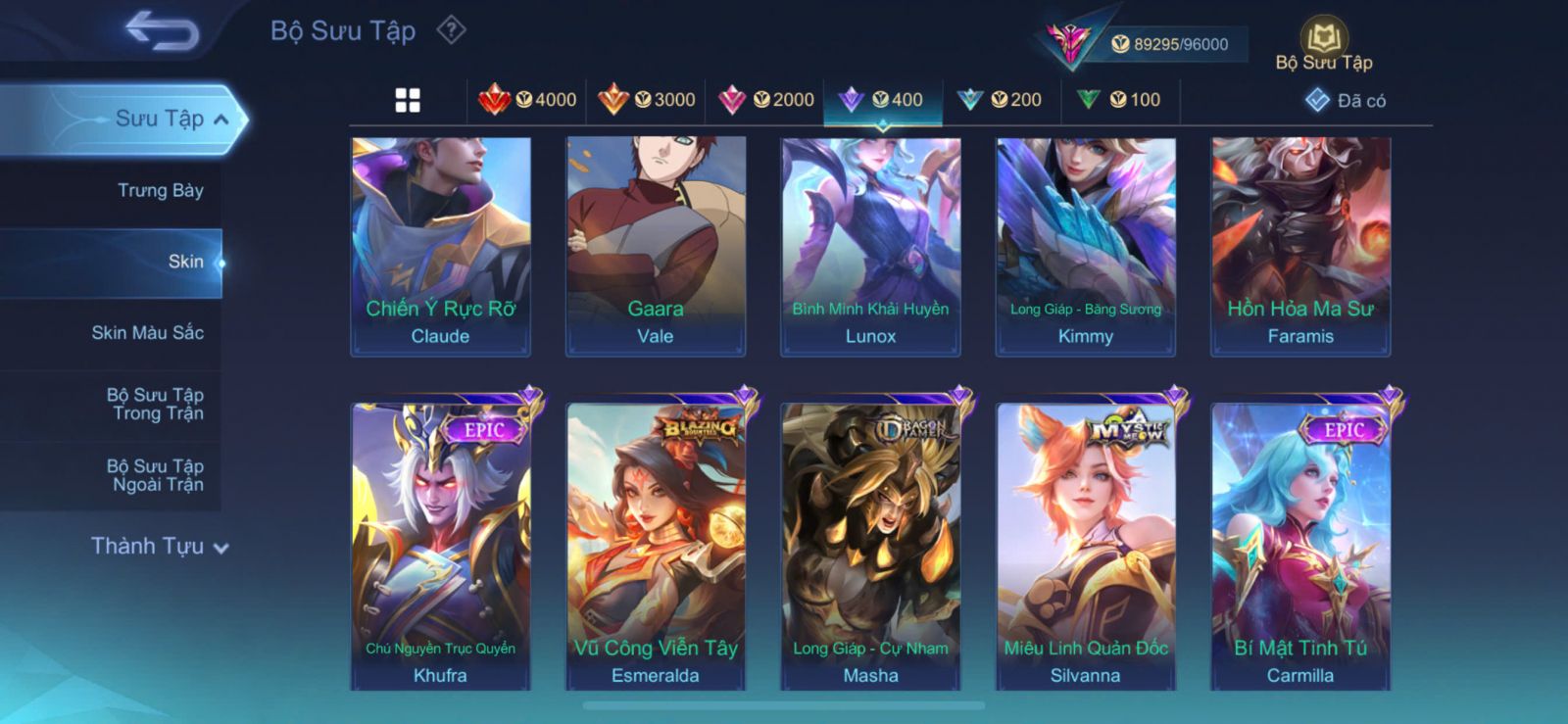Show all skins with grid icon tab

coord(408,100)
